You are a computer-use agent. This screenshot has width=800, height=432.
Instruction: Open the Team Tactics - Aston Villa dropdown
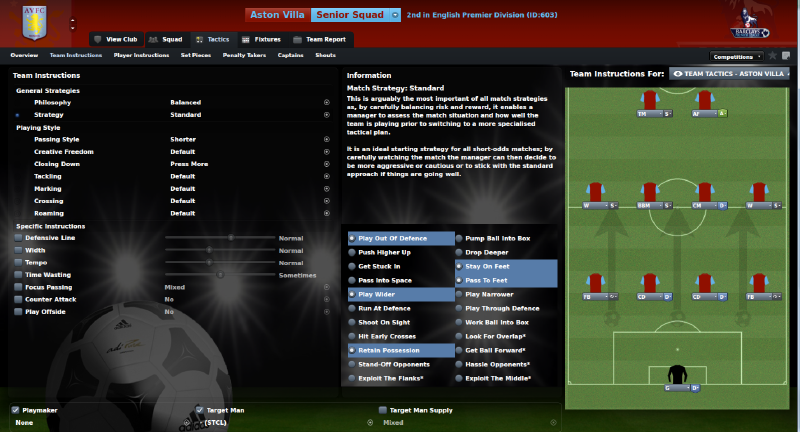[729, 74]
